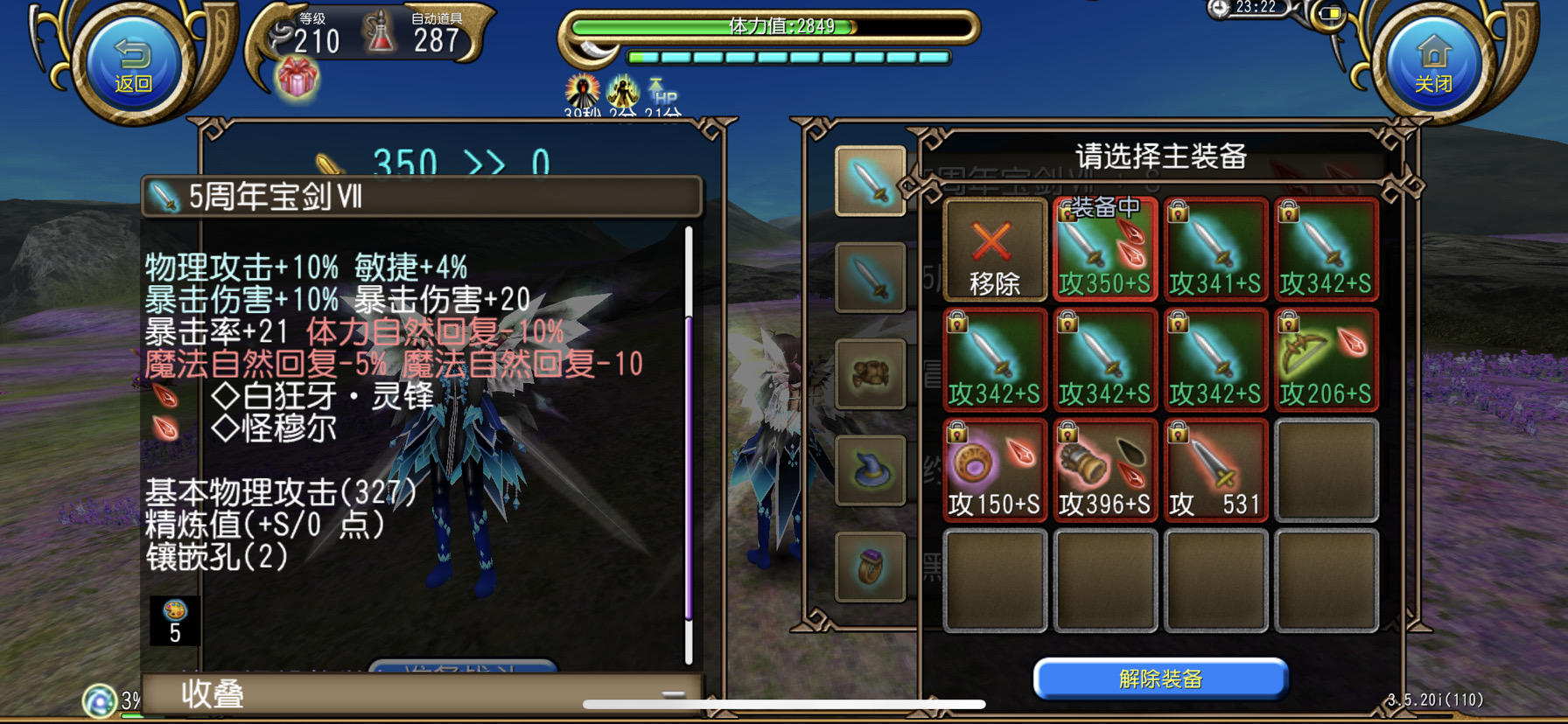Select the equipped 攻350+S sword slot
Image resolution: width=1568 pixels, height=724 pixels.
[x=1104, y=251]
